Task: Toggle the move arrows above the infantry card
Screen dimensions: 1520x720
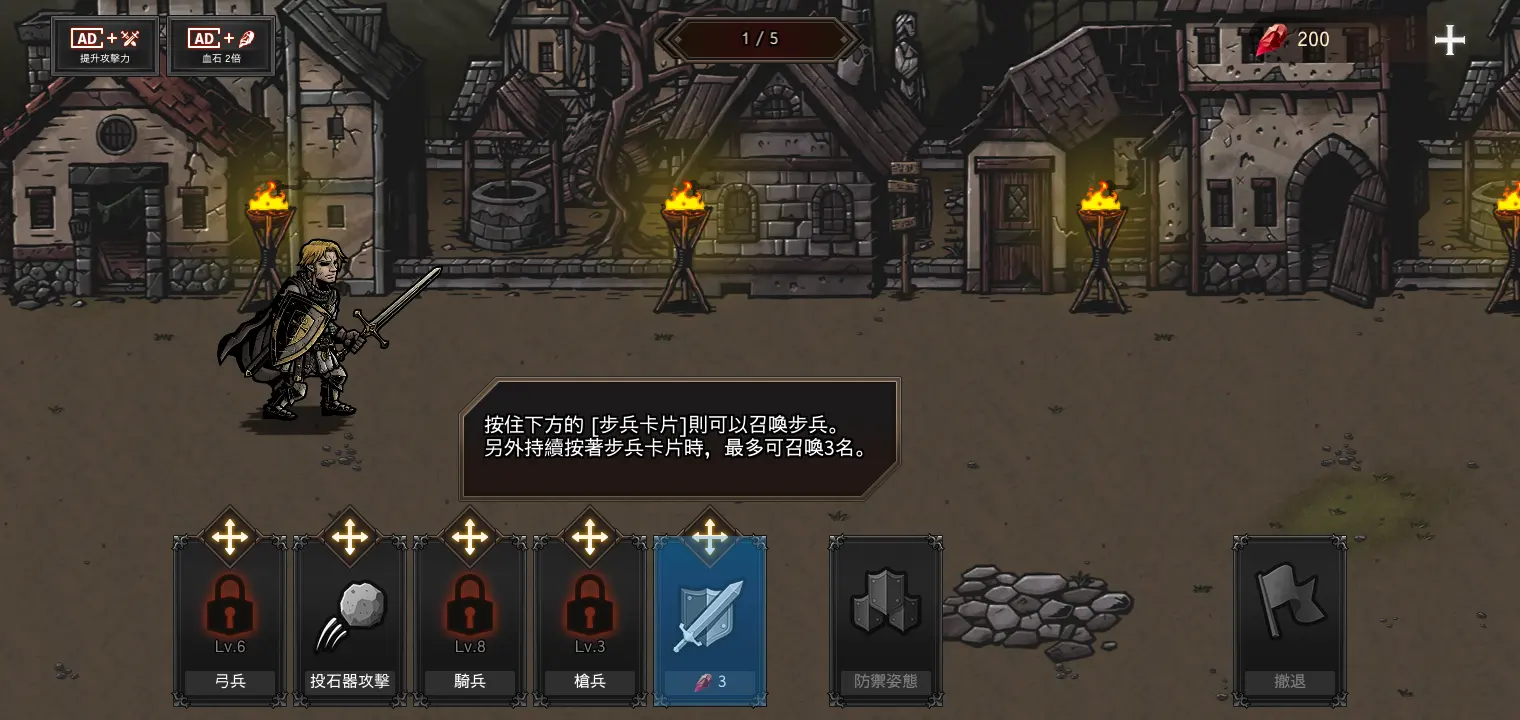Action: click(710, 537)
